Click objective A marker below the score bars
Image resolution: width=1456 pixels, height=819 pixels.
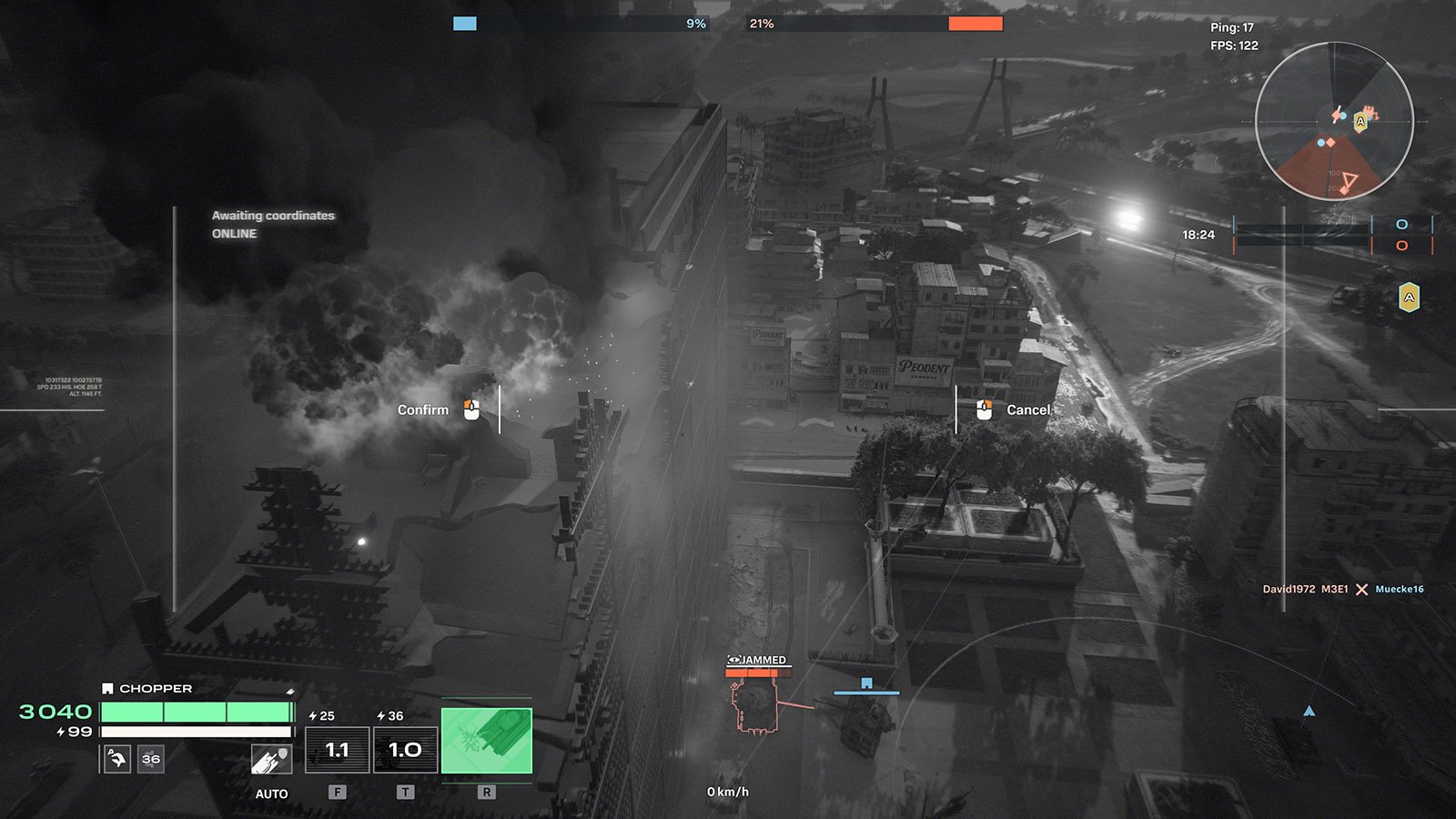[x=1409, y=298]
